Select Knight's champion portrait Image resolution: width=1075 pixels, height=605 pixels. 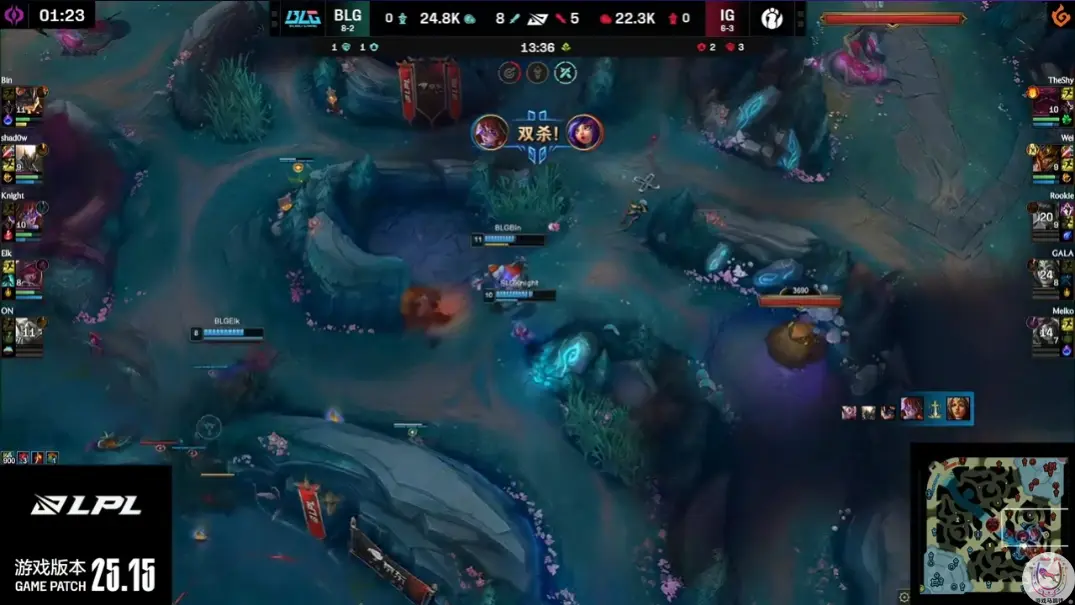click(x=28, y=217)
